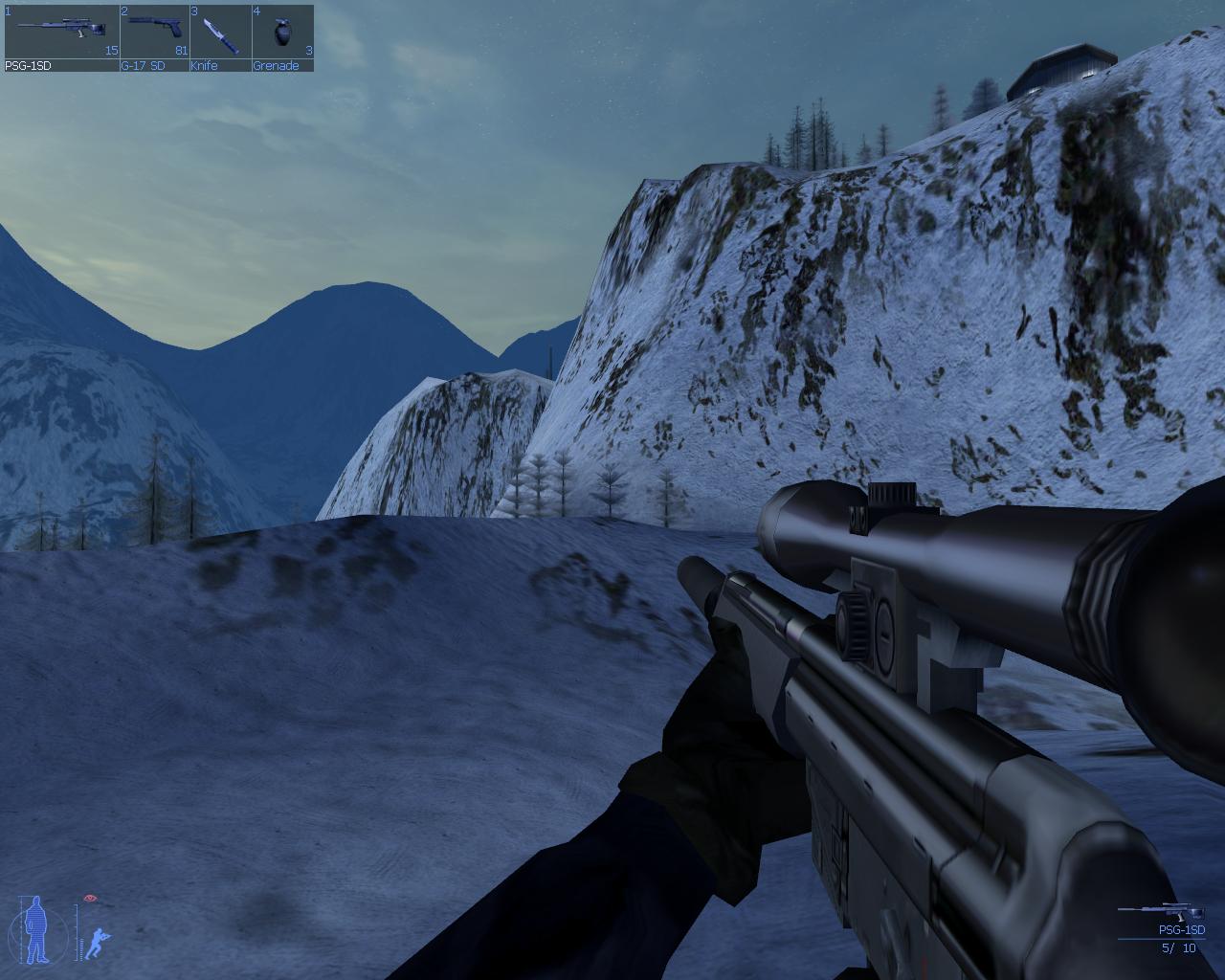Image resolution: width=1225 pixels, height=980 pixels.
Task: Click the Knife label text
Action: point(204,66)
